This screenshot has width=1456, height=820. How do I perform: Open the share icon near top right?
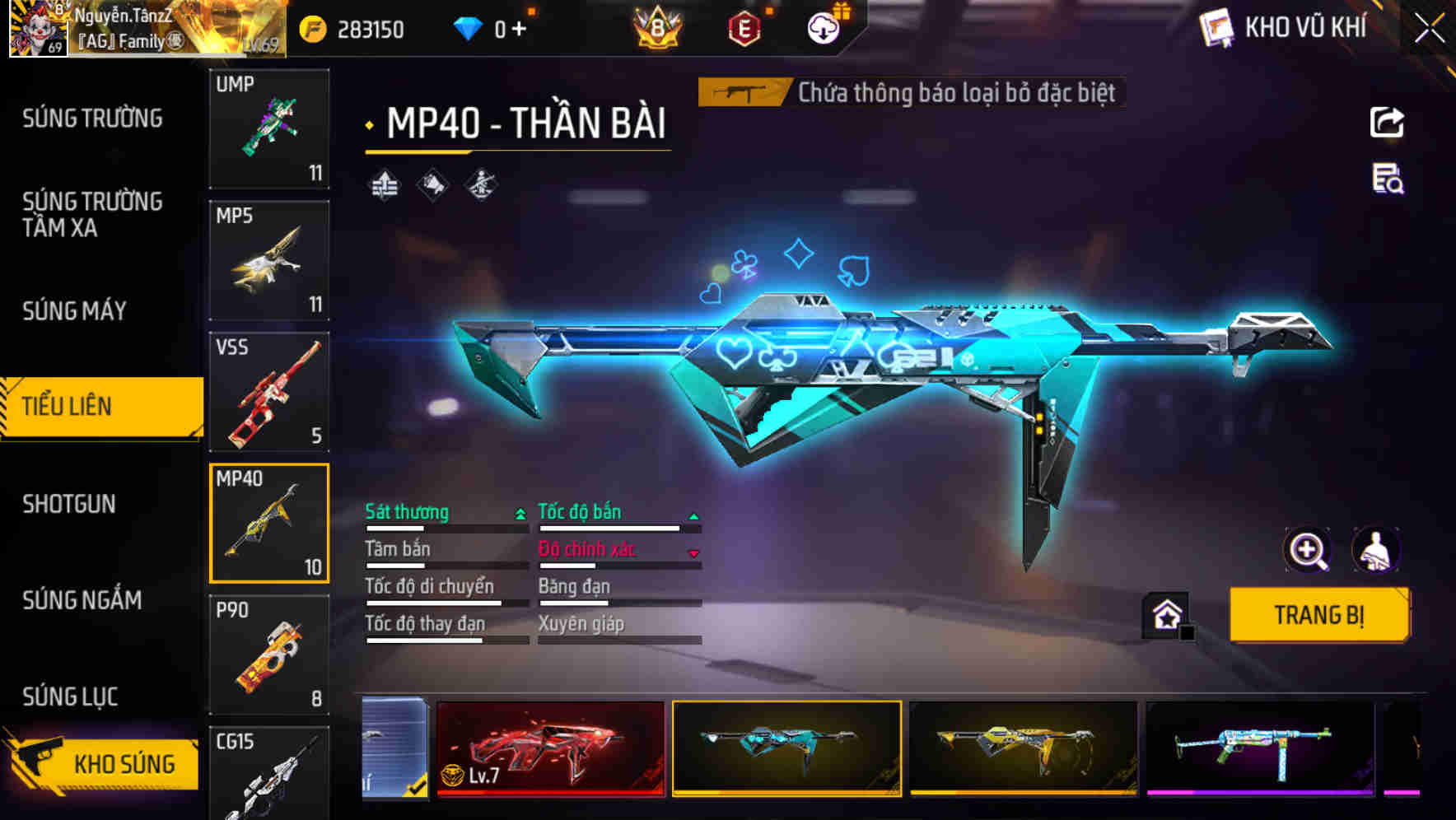1388,122
